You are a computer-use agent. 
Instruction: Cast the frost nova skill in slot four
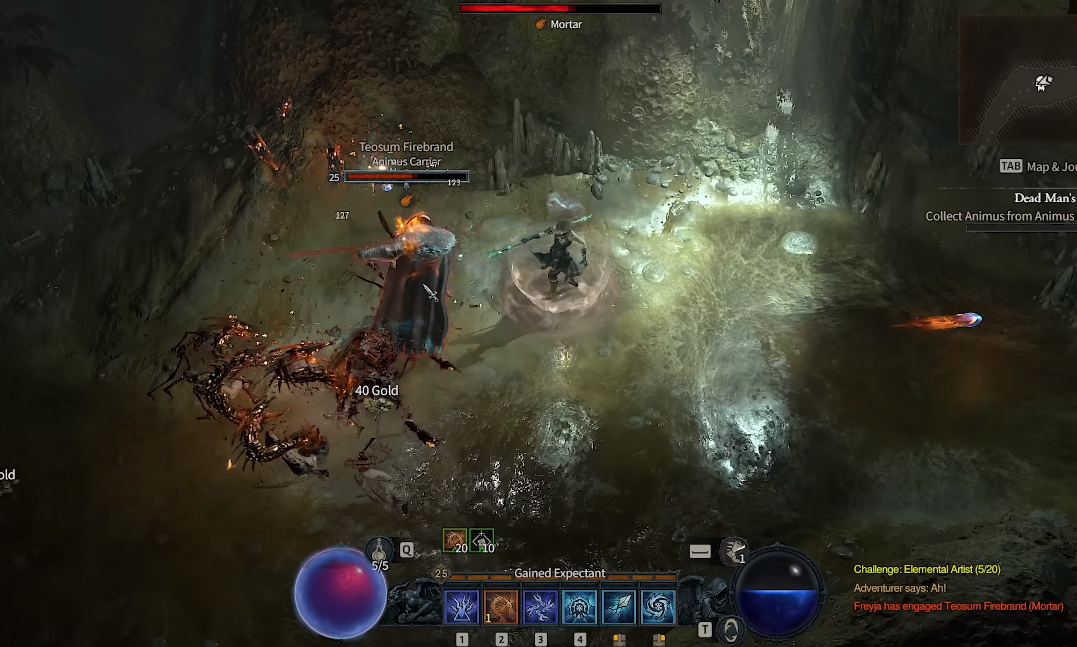pyautogui.click(x=580, y=607)
